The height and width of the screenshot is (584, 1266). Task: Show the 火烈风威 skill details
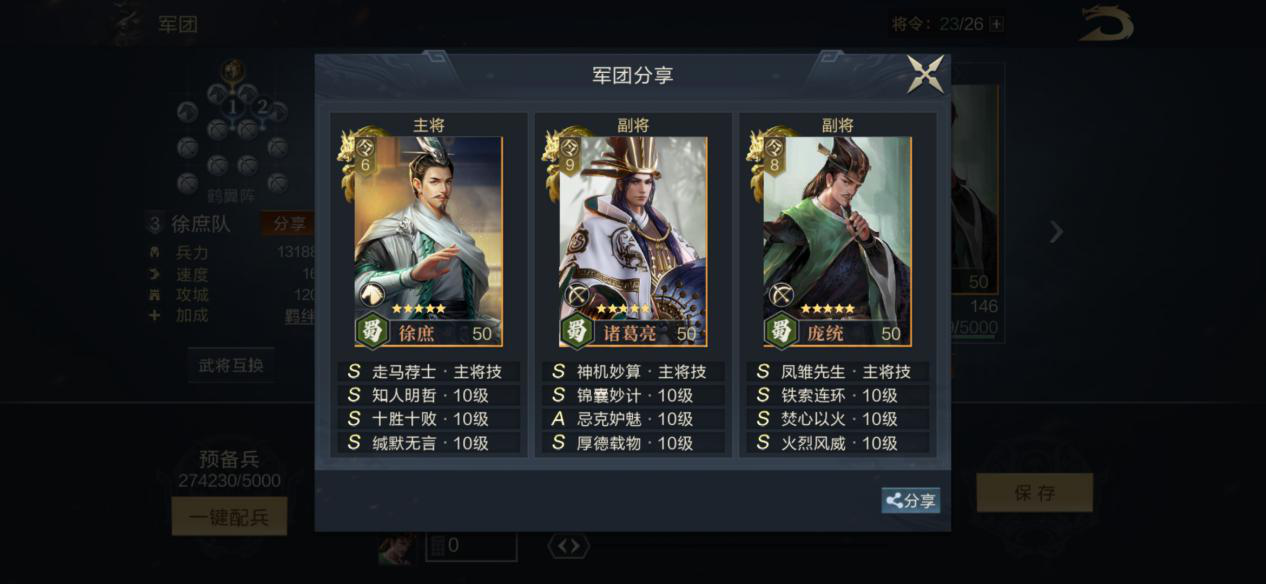[x=838, y=443]
